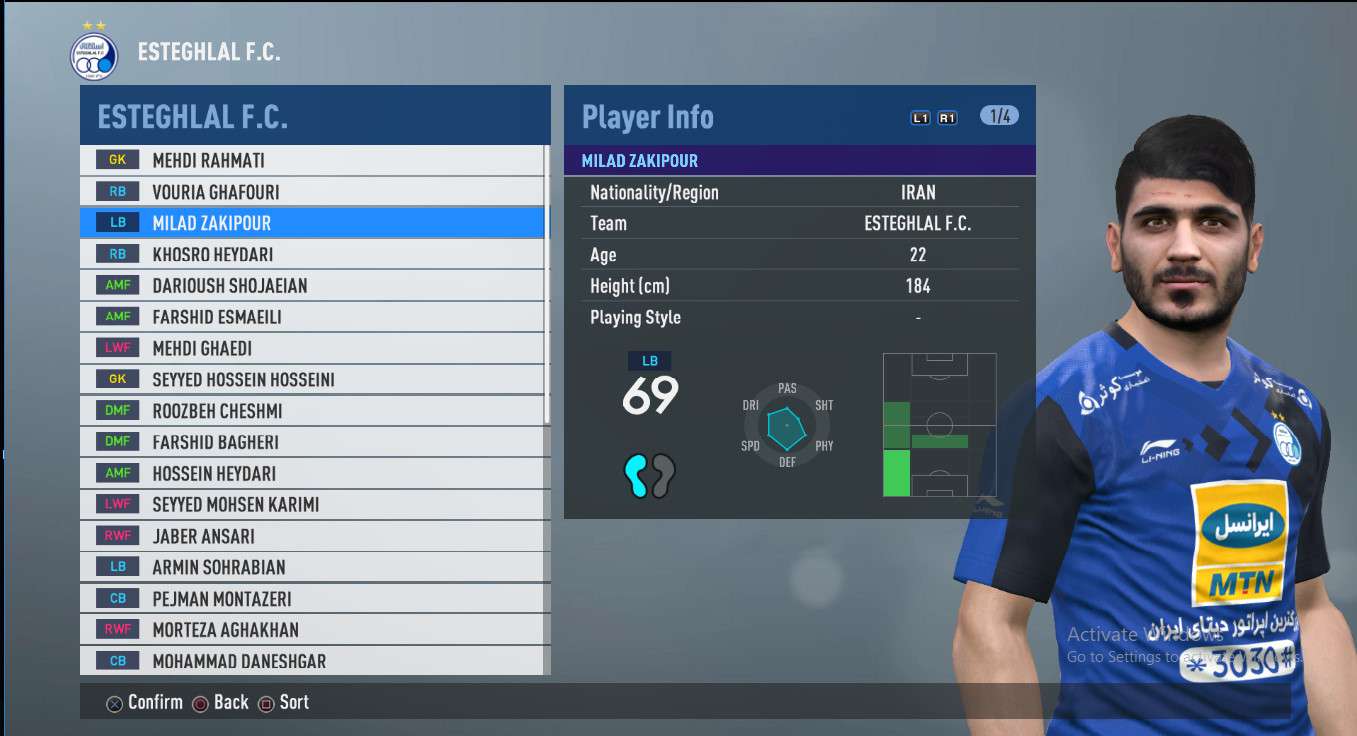Image resolution: width=1357 pixels, height=736 pixels.
Task: Select Armin Sohrabian player row
Action: tap(312, 567)
